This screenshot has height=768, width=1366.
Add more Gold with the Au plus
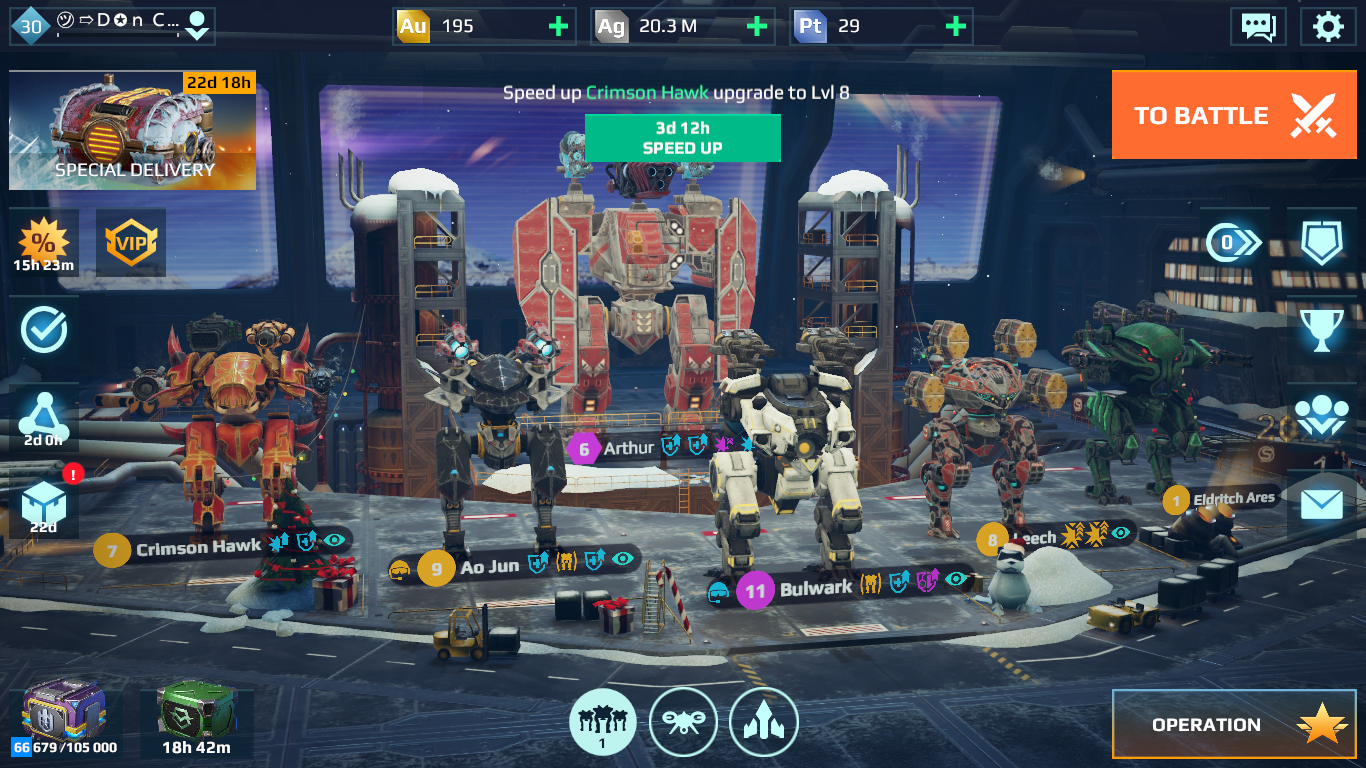[x=558, y=26]
